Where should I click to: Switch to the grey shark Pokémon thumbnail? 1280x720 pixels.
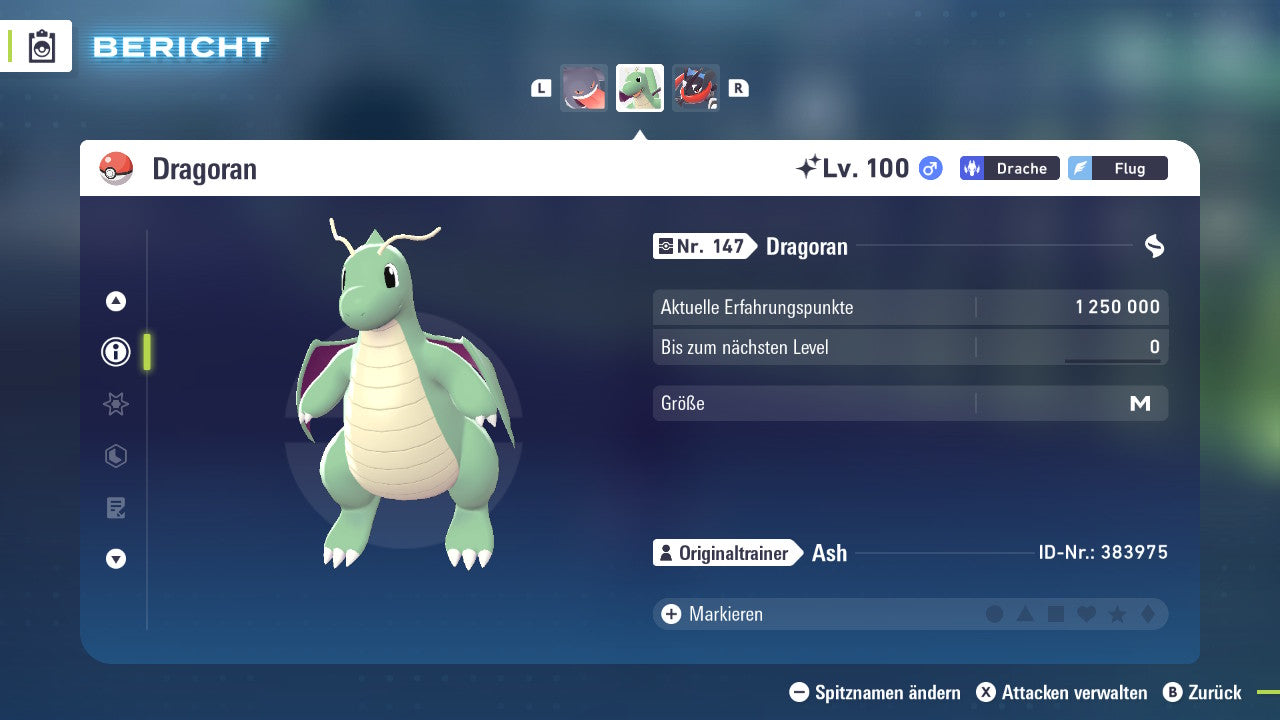pos(584,88)
